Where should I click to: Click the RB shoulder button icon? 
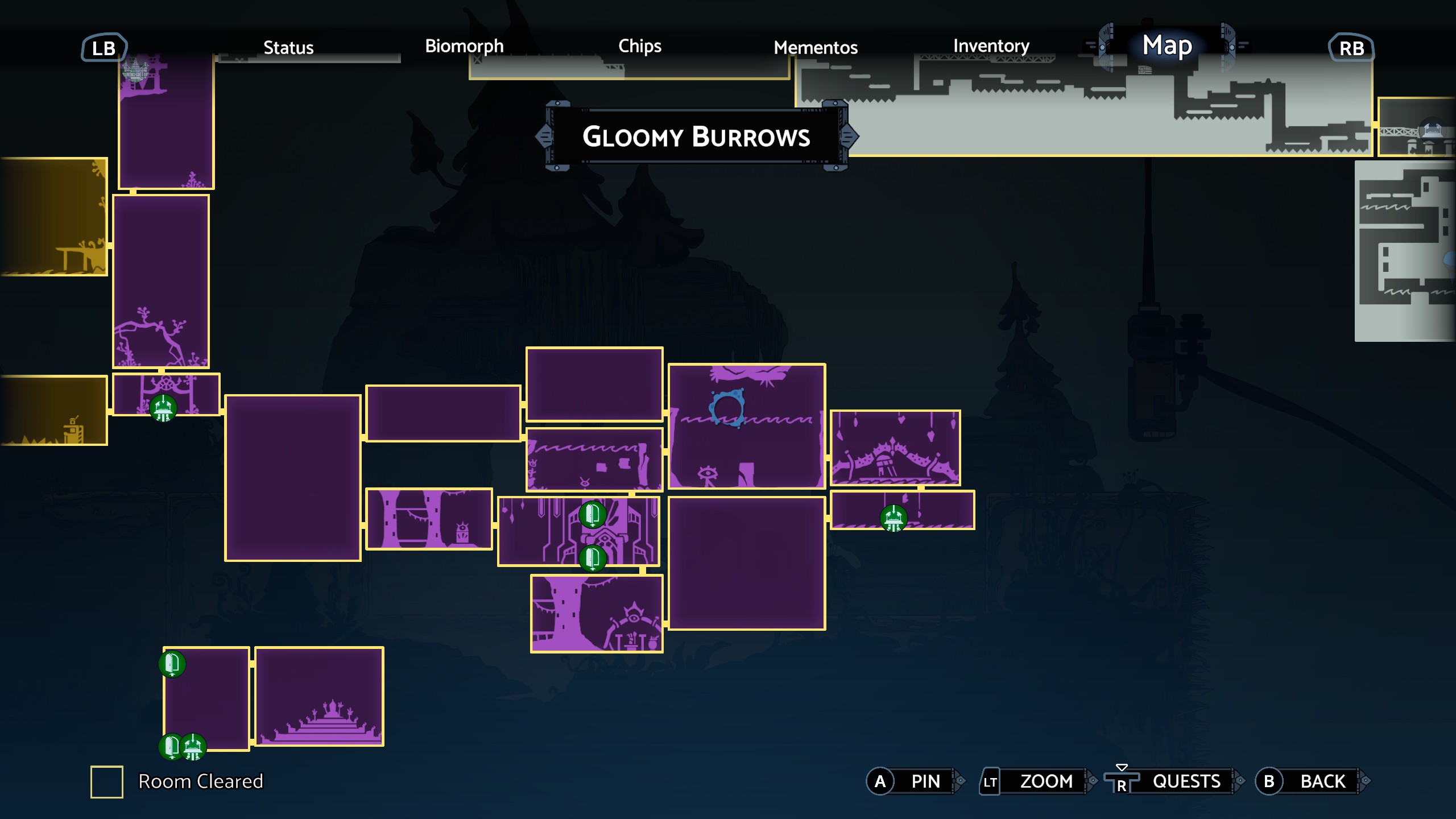(1351, 48)
